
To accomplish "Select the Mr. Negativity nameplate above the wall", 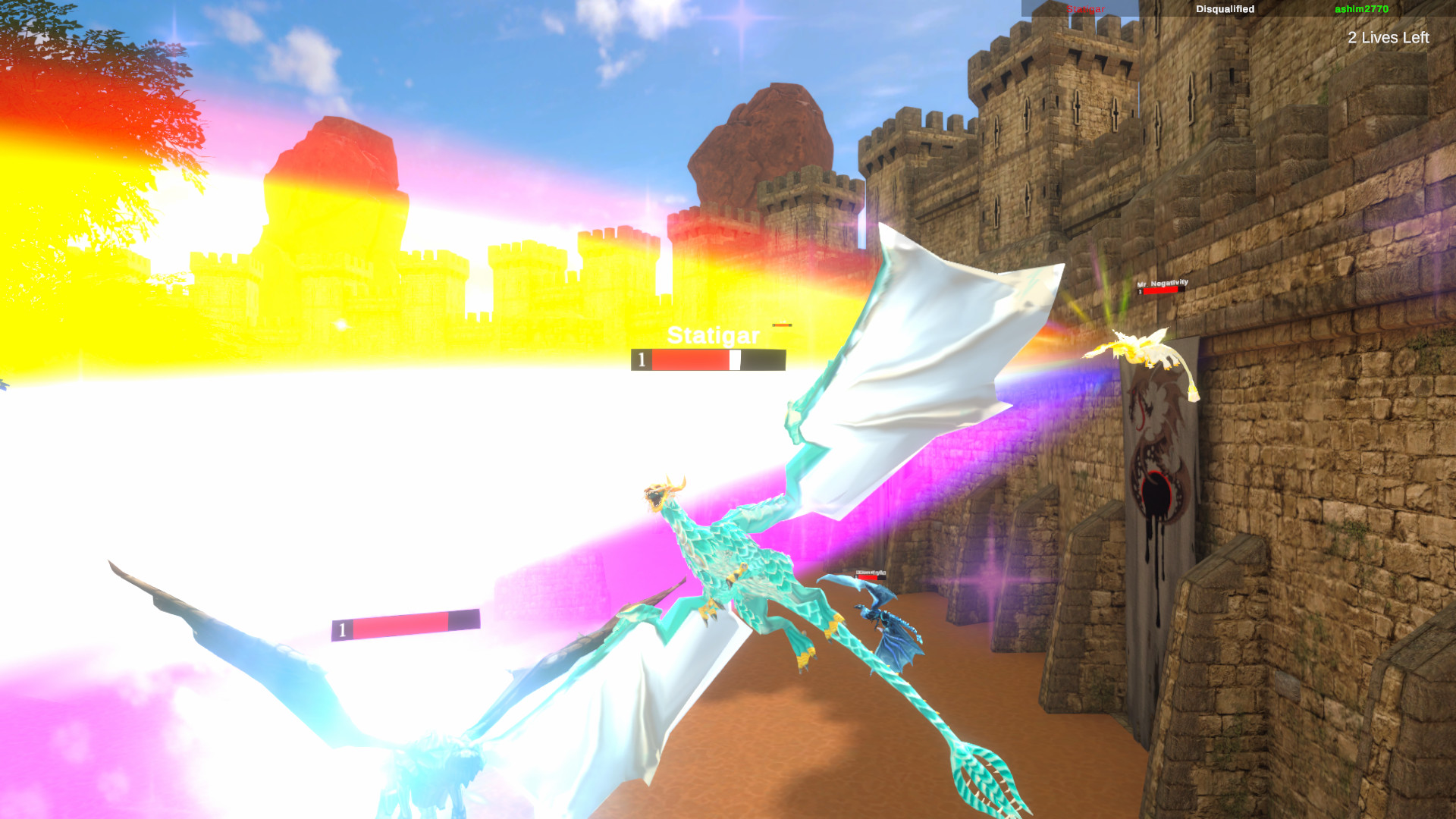I will (x=1163, y=281).
